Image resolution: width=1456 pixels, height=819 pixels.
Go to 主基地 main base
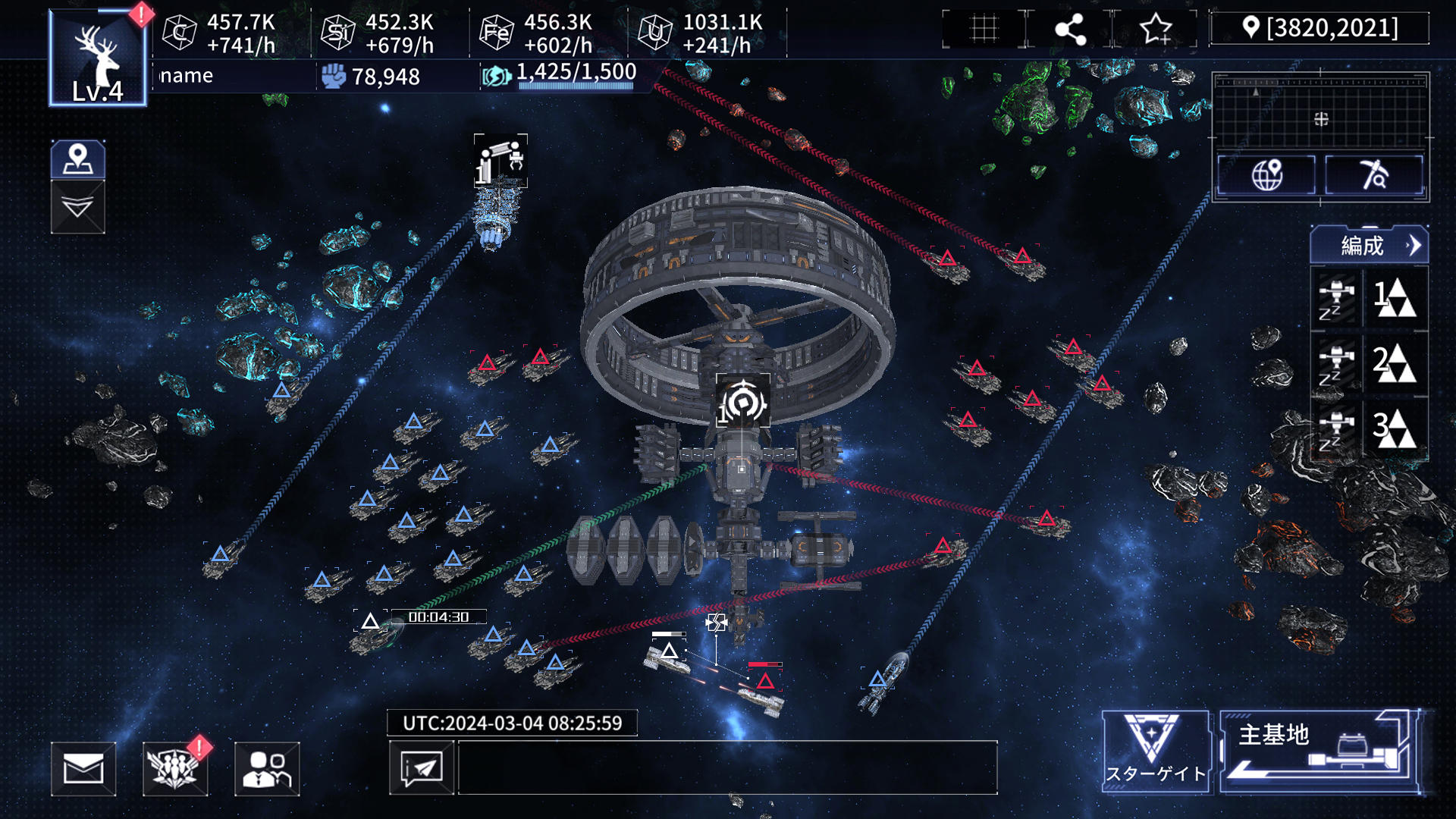click(x=1319, y=752)
